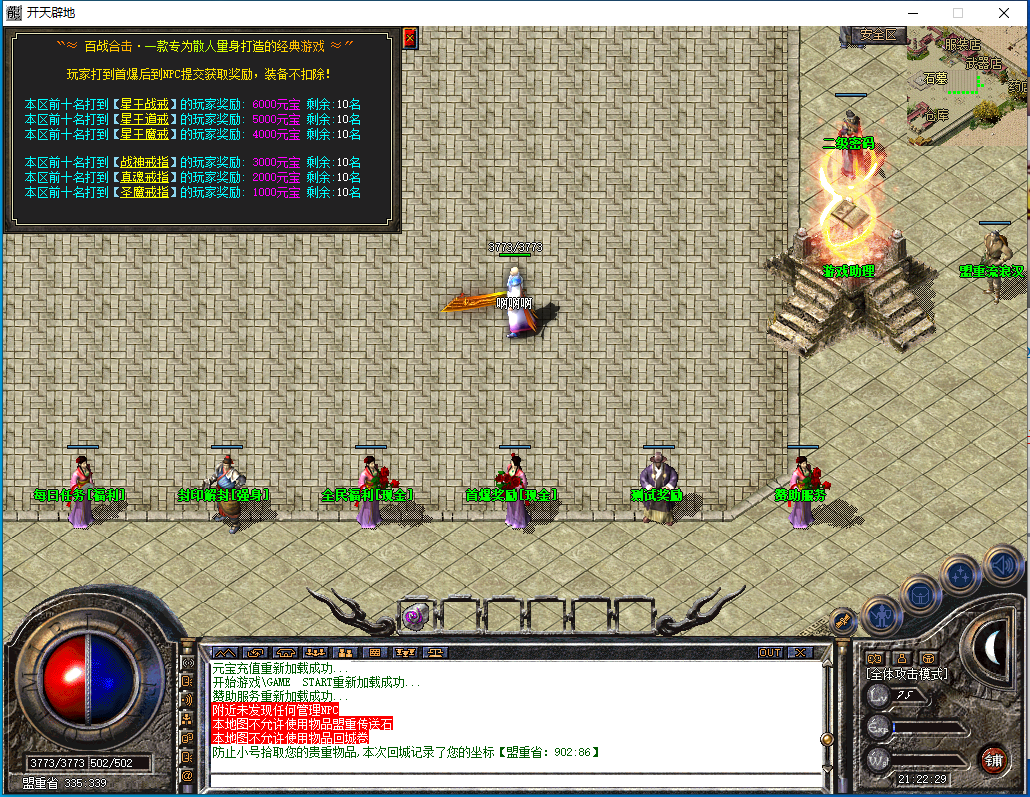The height and width of the screenshot is (797, 1030).
Task: Open the character status round button
Action: coord(882,612)
